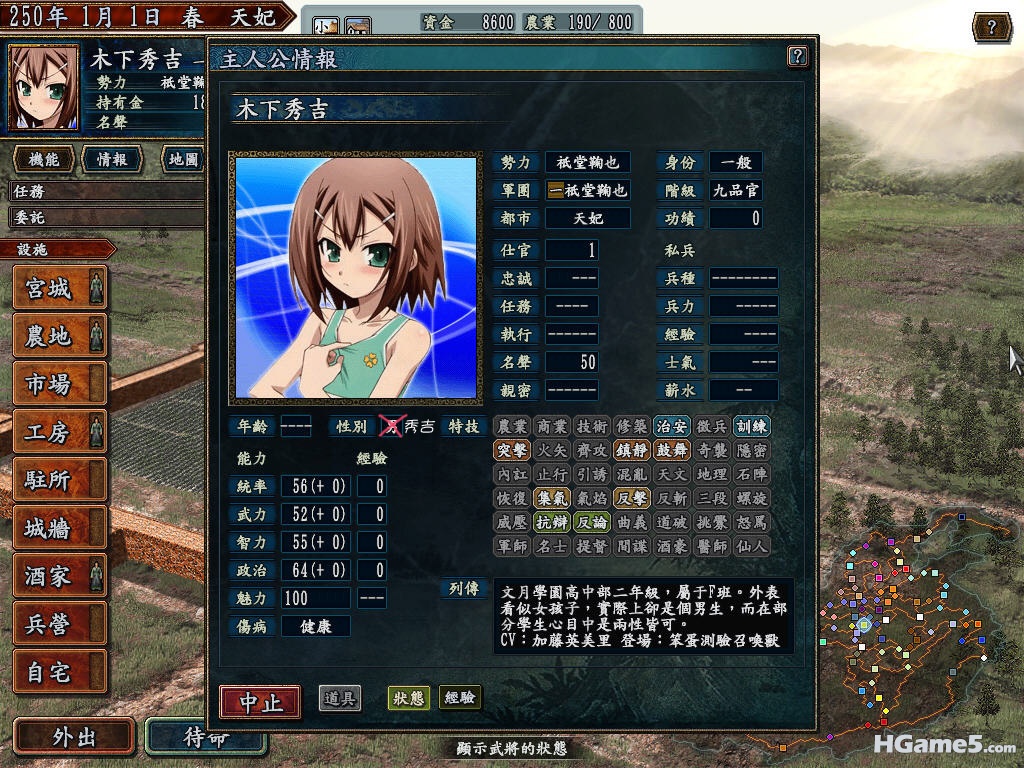The width and height of the screenshot is (1024, 768).
Task: Go to the 農地 farmland facility
Action: [x=59, y=337]
